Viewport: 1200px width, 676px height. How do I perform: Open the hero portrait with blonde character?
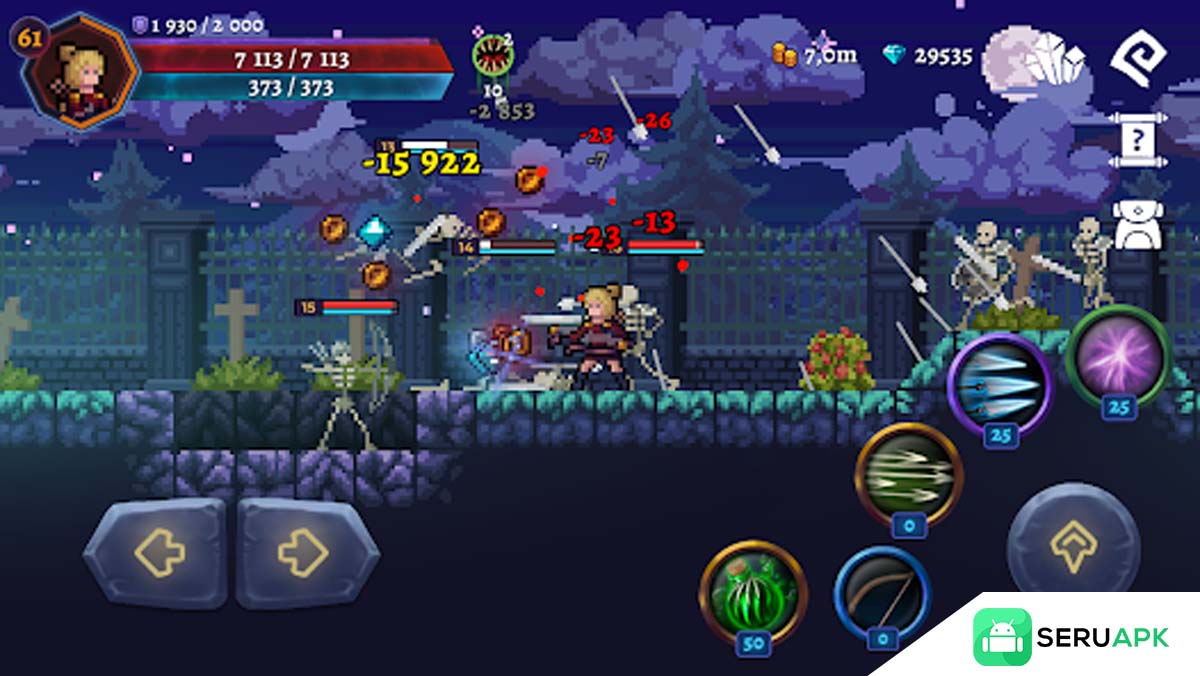point(82,69)
